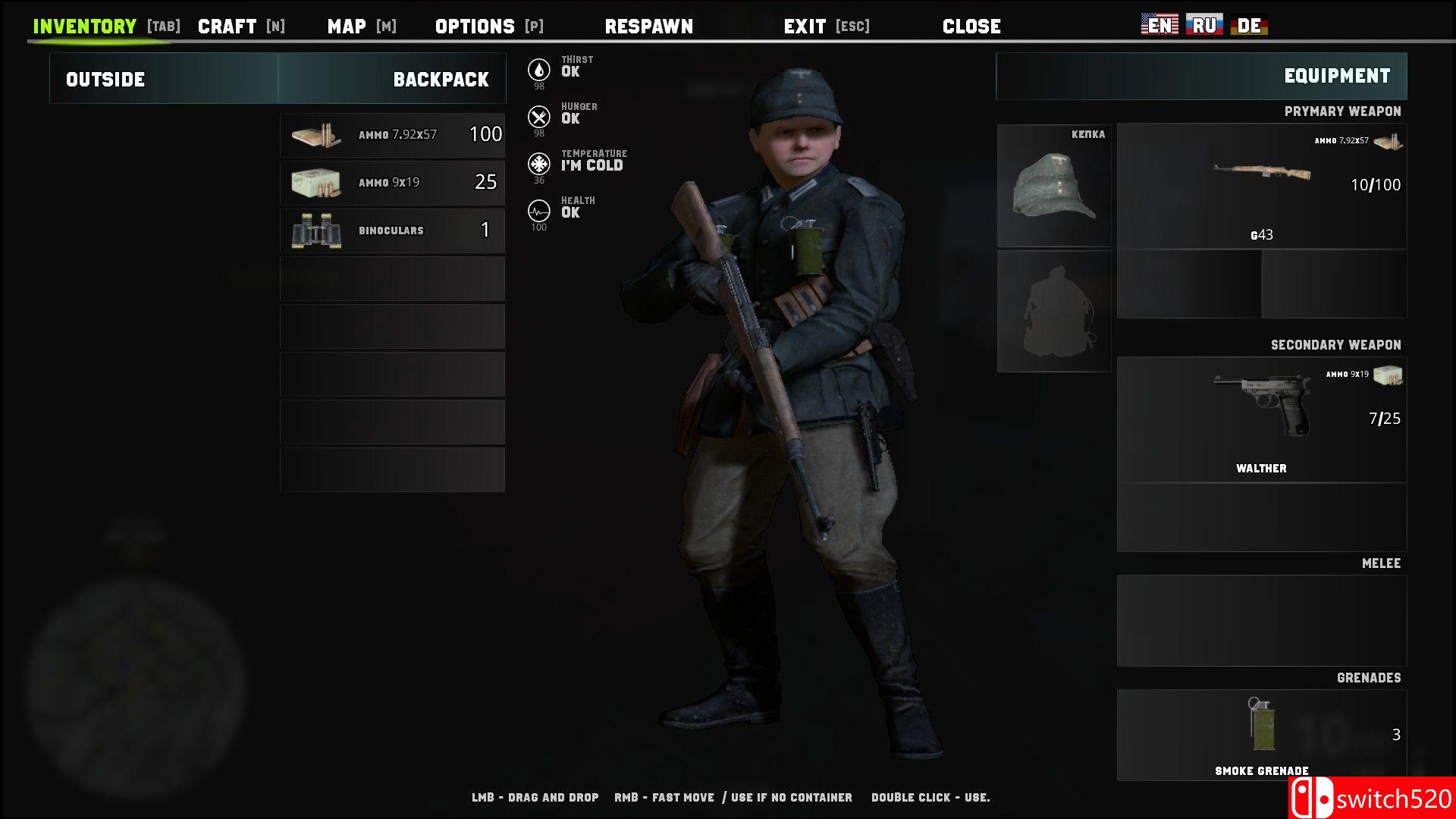This screenshot has width=1456, height=819.
Task: Select the G43 primary weapon slot
Action: [x=1261, y=187]
